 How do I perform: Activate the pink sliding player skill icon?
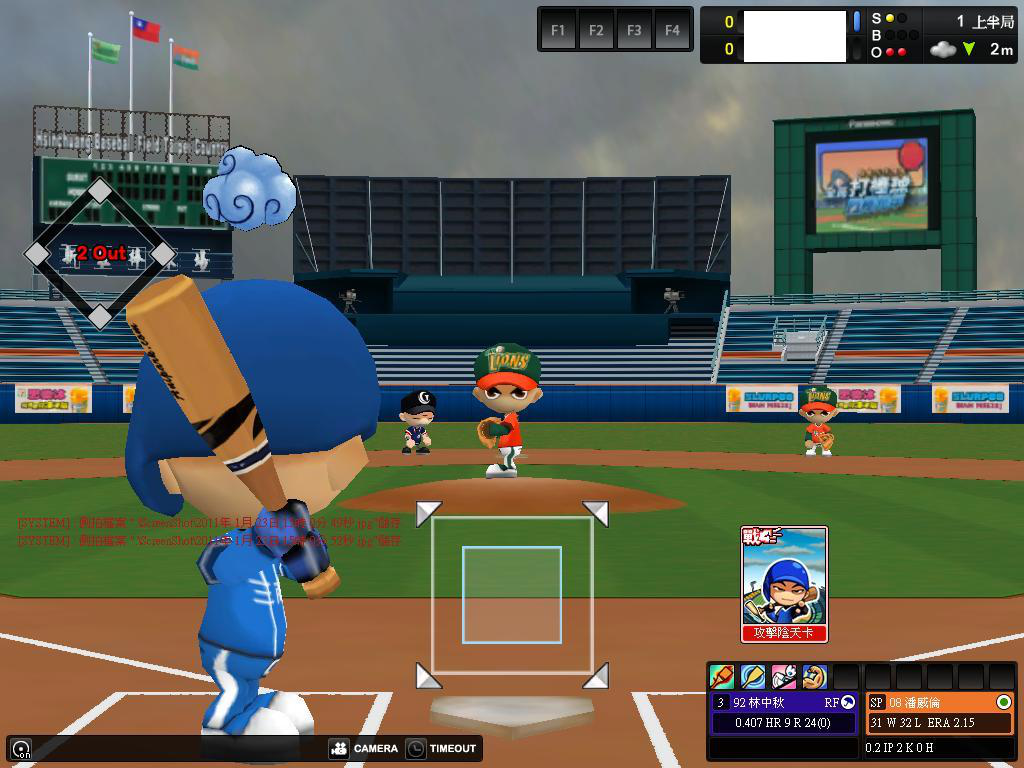(x=784, y=677)
